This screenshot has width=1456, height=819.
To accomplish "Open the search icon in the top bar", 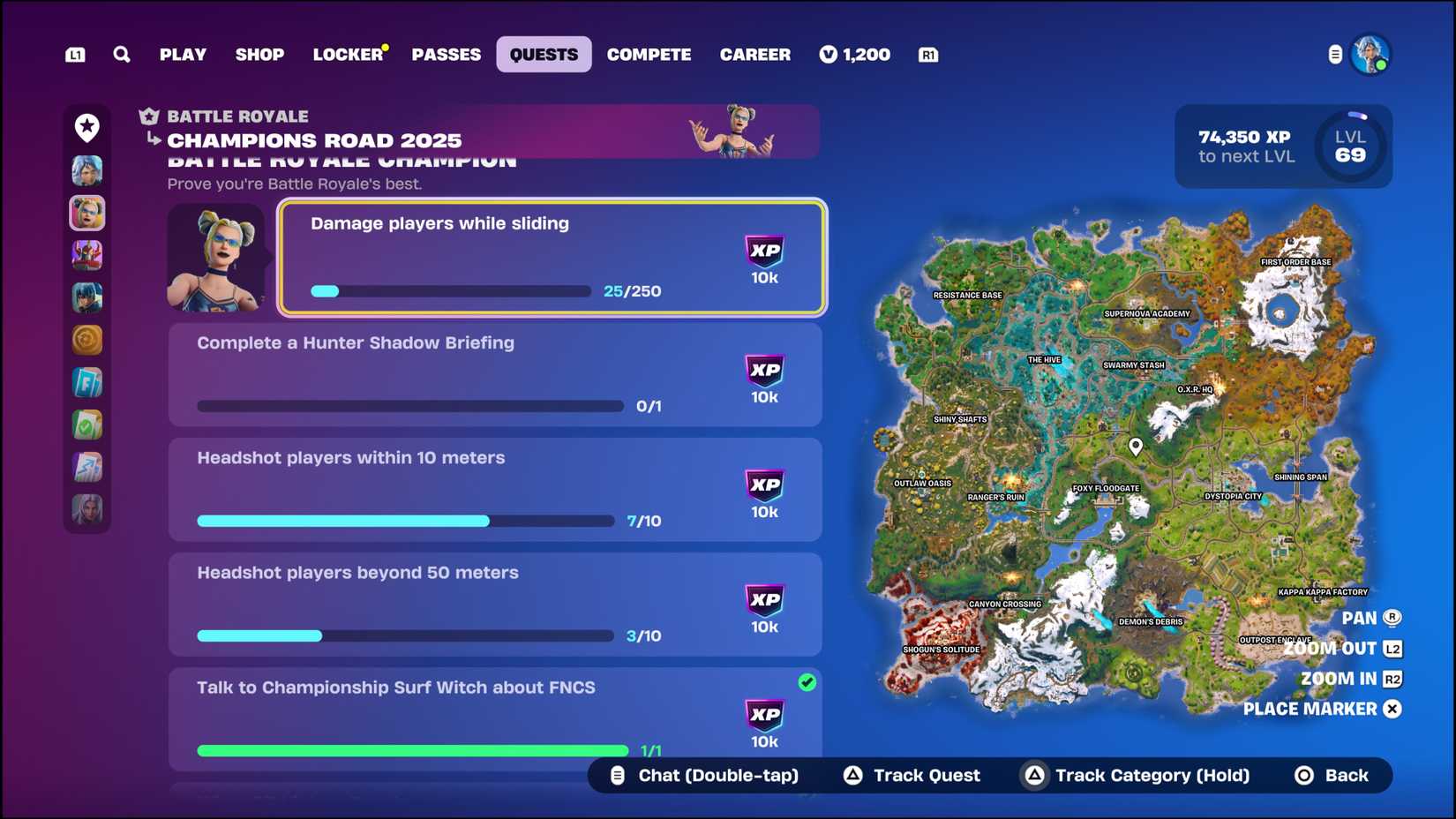I will point(122,54).
